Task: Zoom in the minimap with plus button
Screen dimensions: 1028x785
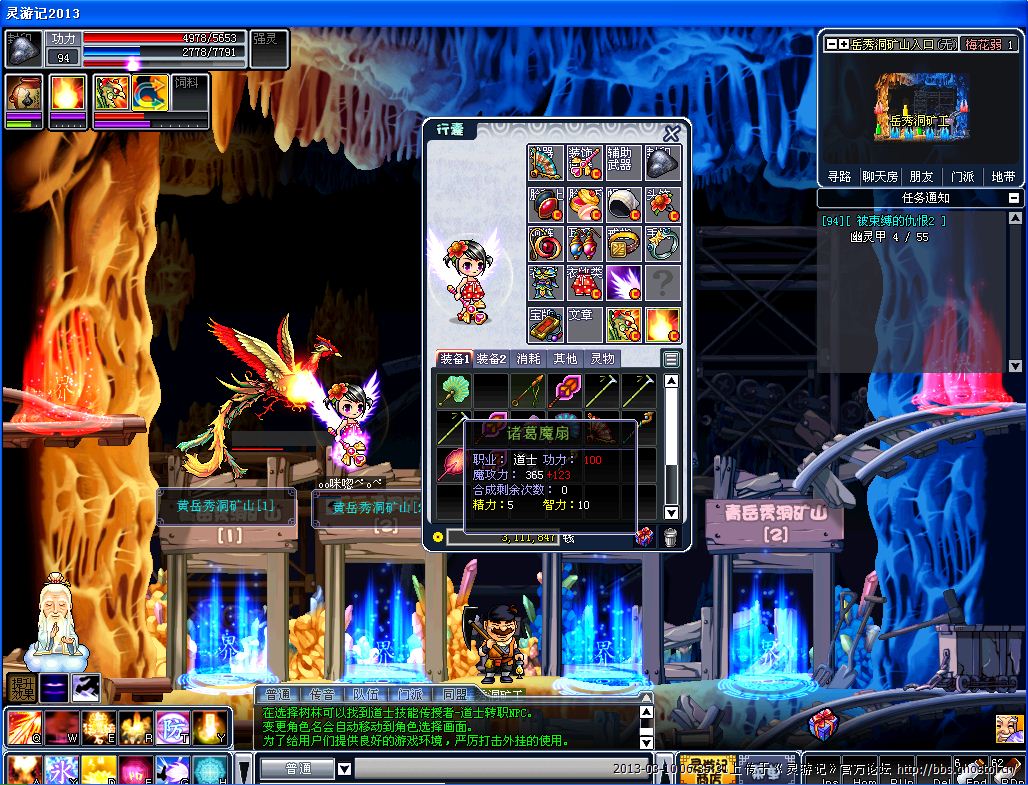Action: click(x=844, y=45)
